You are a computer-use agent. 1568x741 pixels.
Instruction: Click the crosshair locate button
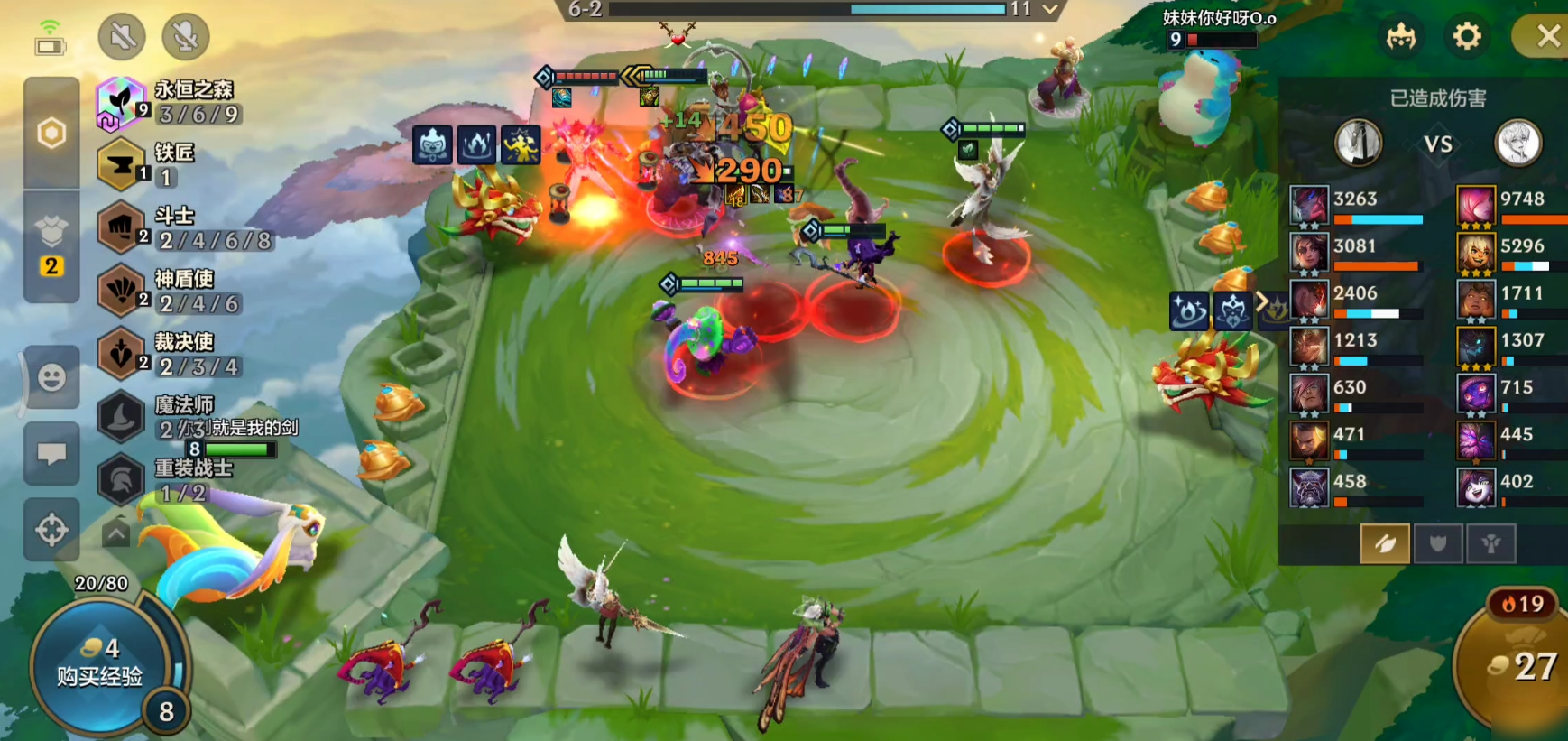[x=51, y=529]
